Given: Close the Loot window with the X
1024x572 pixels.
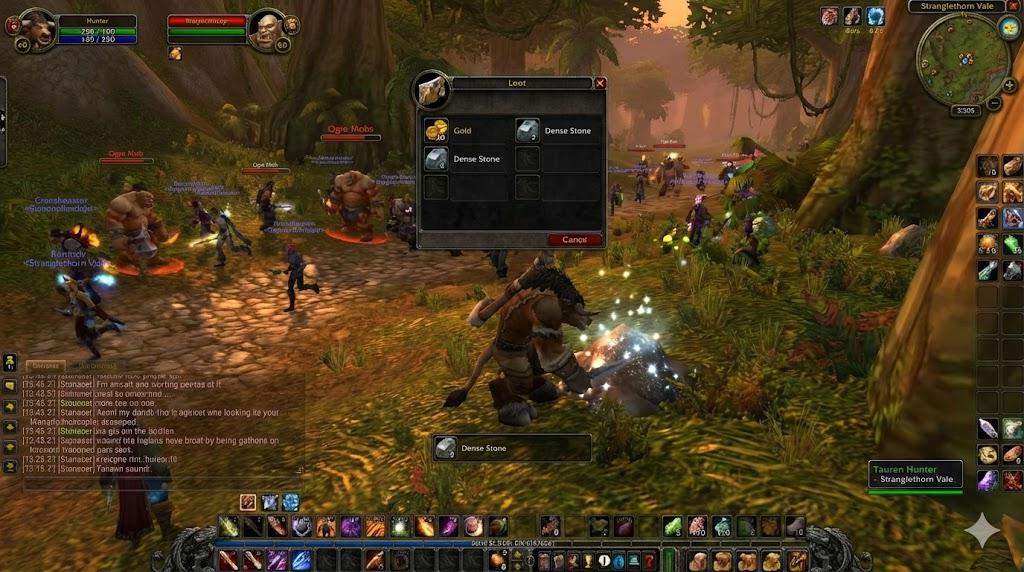Looking at the screenshot, I should 600,84.
